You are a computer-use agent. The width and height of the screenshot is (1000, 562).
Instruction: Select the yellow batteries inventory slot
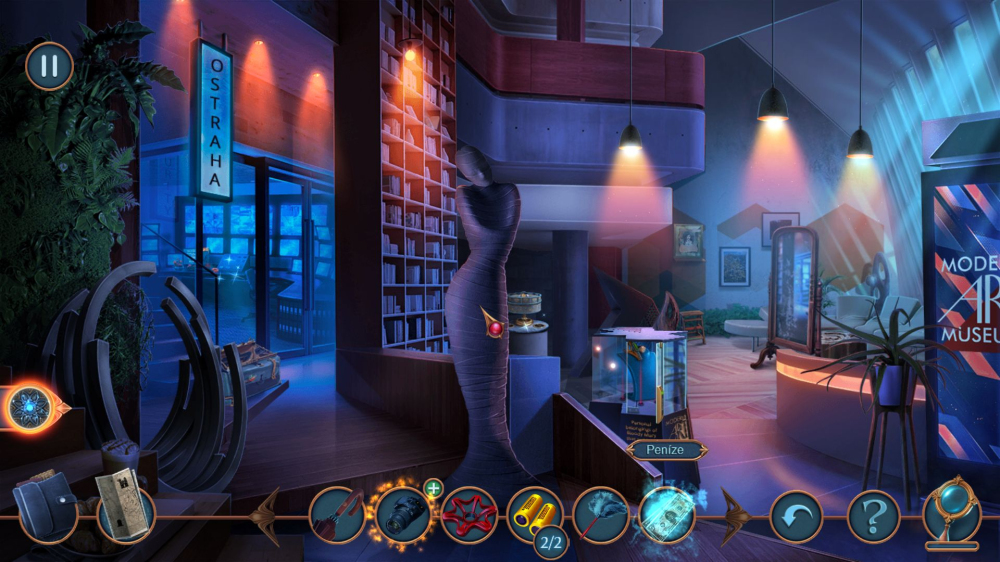[x=535, y=514]
